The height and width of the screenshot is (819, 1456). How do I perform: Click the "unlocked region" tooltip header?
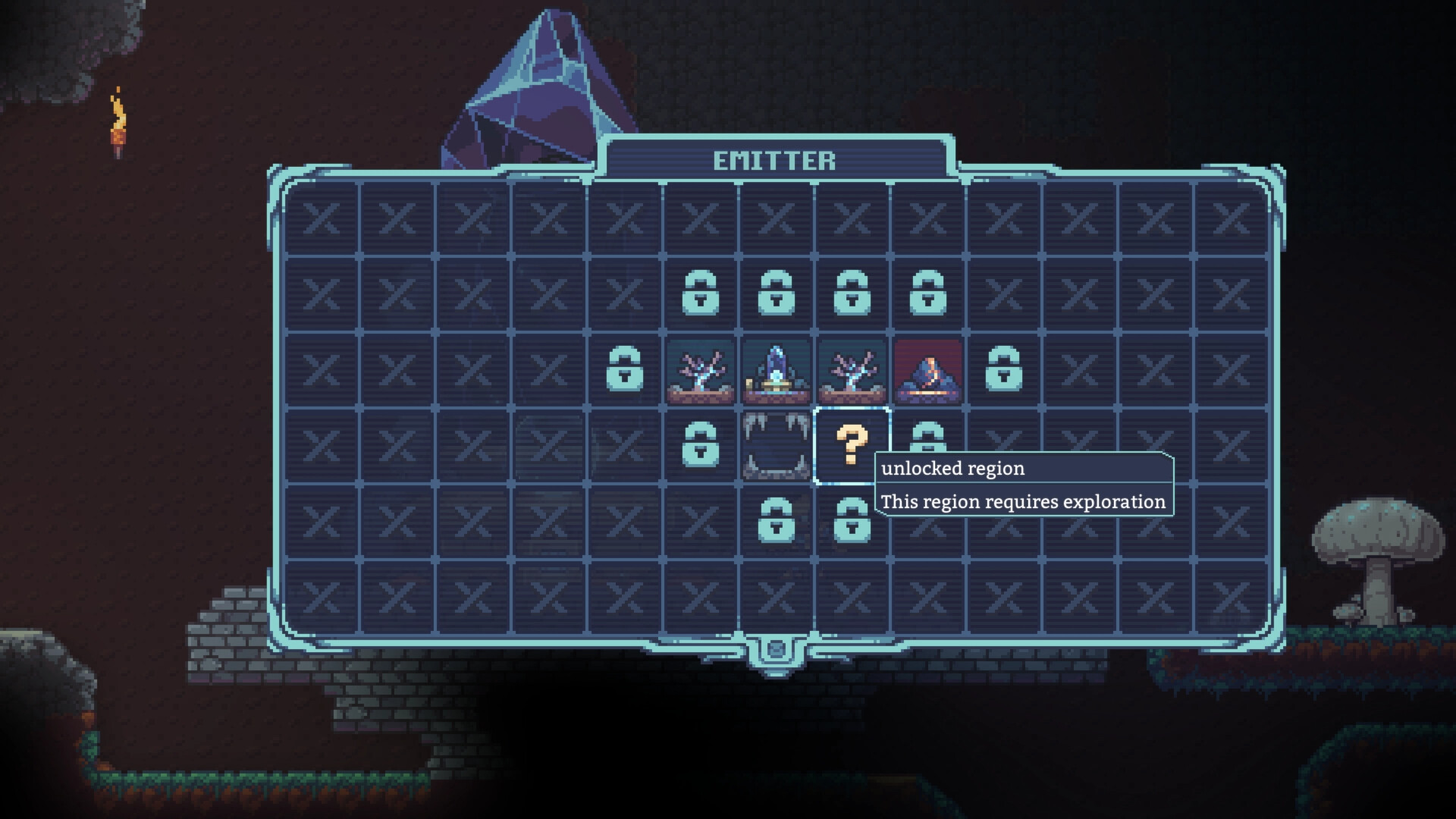(x=952, y=469)
